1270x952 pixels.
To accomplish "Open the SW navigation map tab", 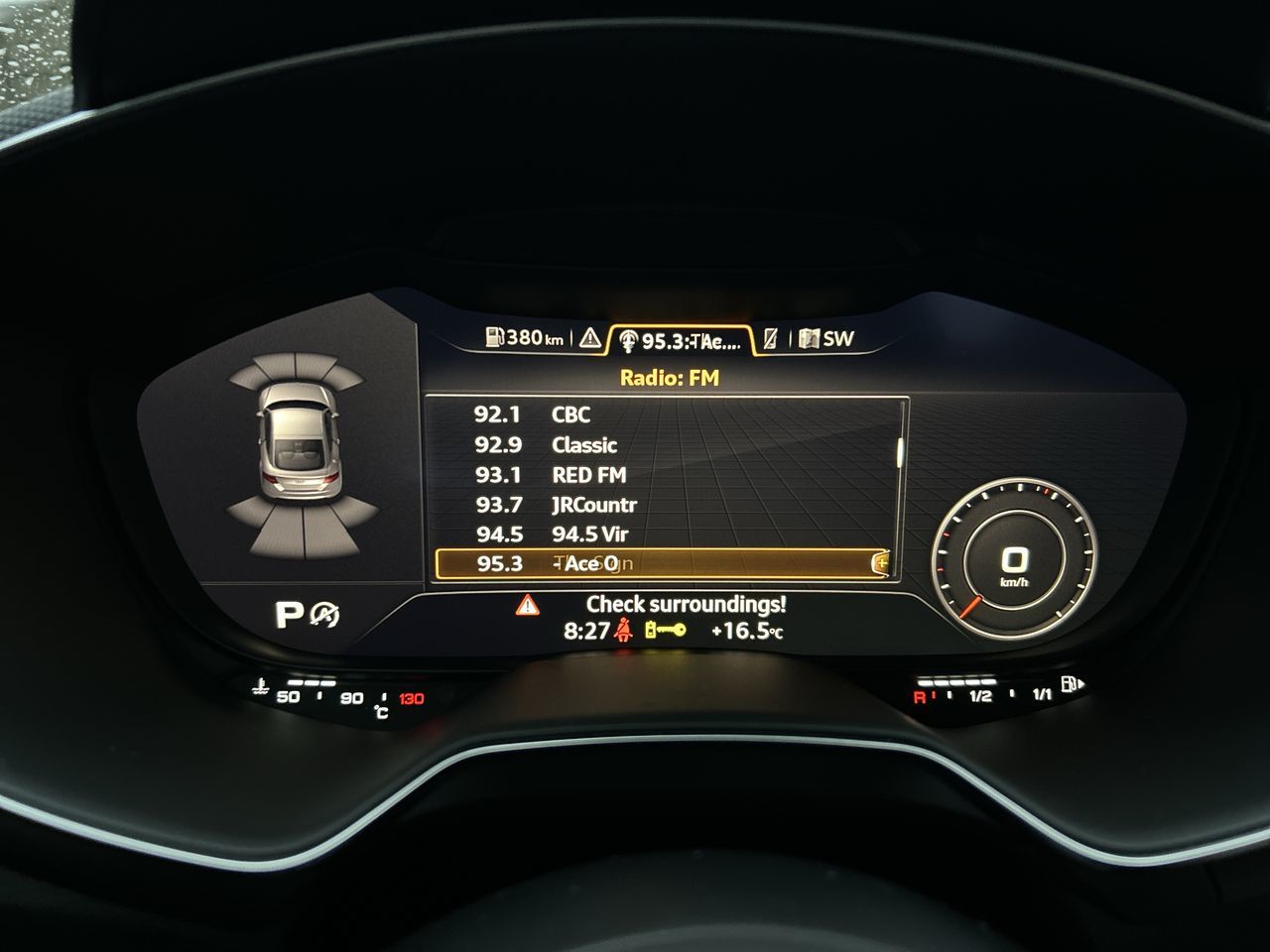I will click(x=826, y=339).
